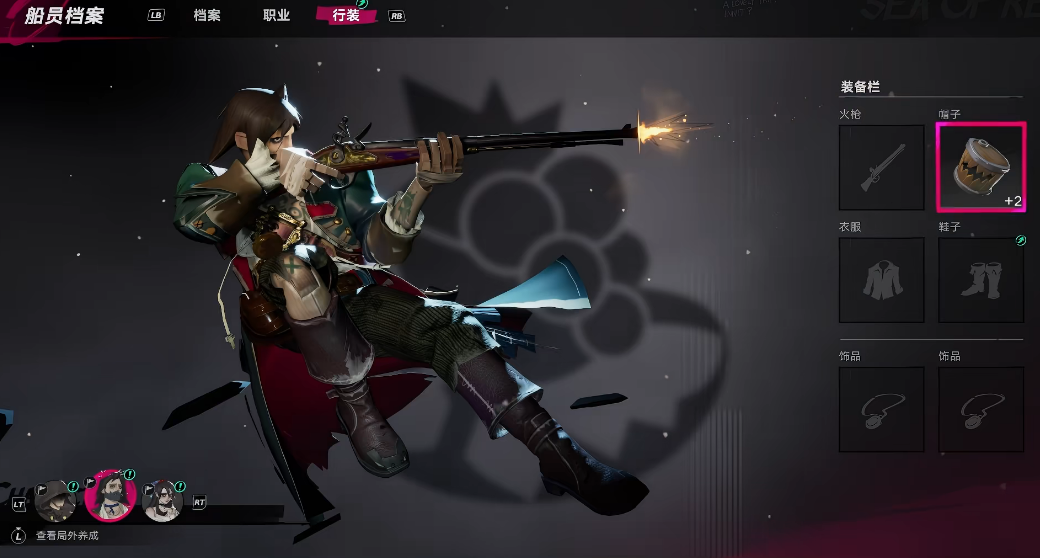Image resolution: width=1040 pixels, height=558 pixels.
Task: Choose the crew portrait with red hair ornament
Action: [163, 500]
